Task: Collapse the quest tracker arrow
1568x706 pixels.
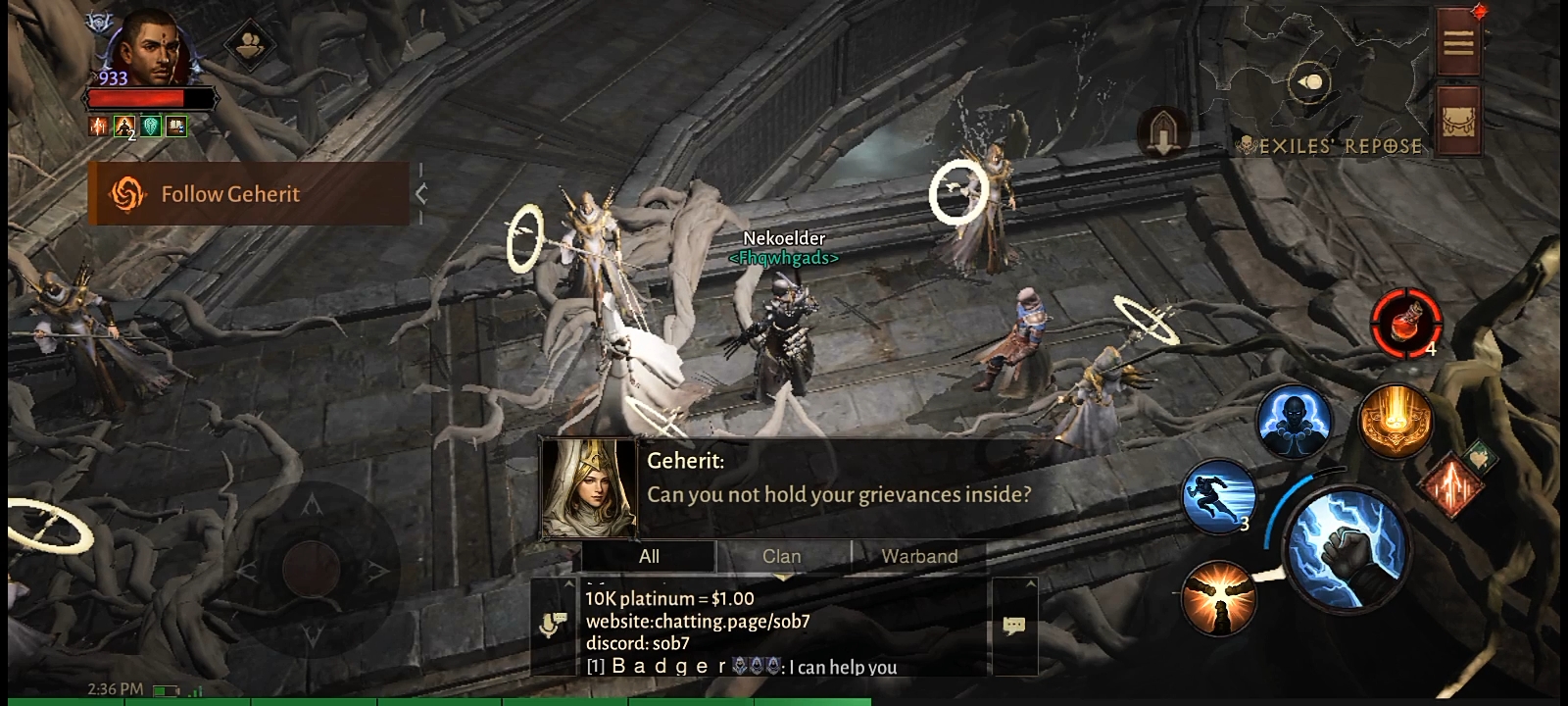Action: tap(421, 194)
